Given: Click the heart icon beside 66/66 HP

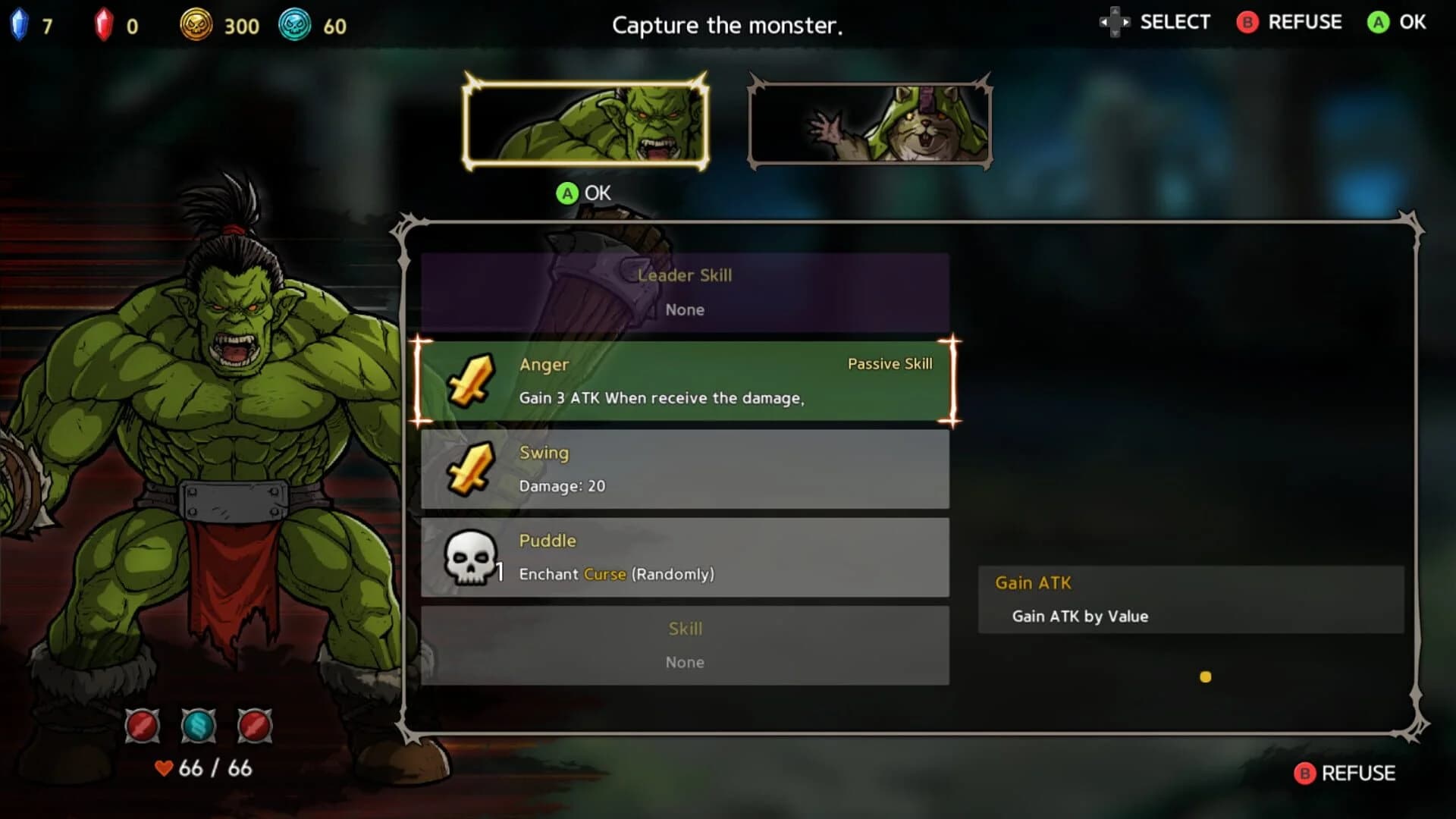Looking at the screenshot, I should 164,768.
